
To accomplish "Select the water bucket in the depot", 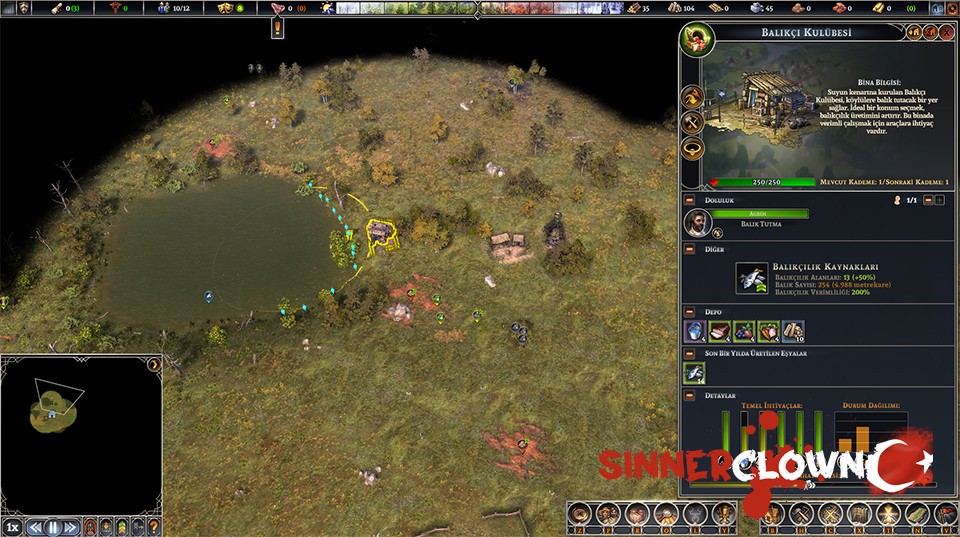I will (695, 331).
